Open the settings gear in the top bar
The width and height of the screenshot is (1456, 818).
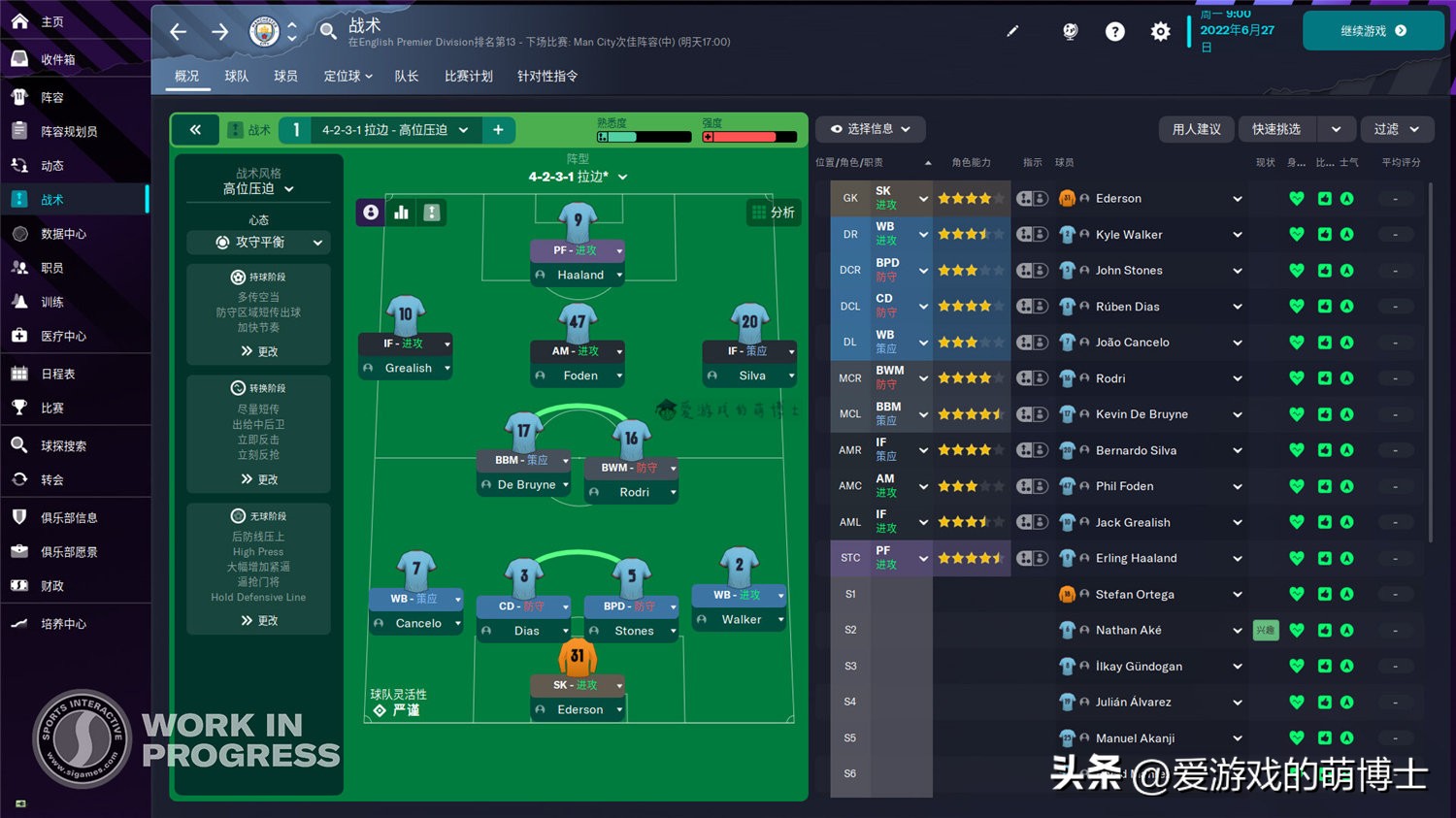[1160, 31]
